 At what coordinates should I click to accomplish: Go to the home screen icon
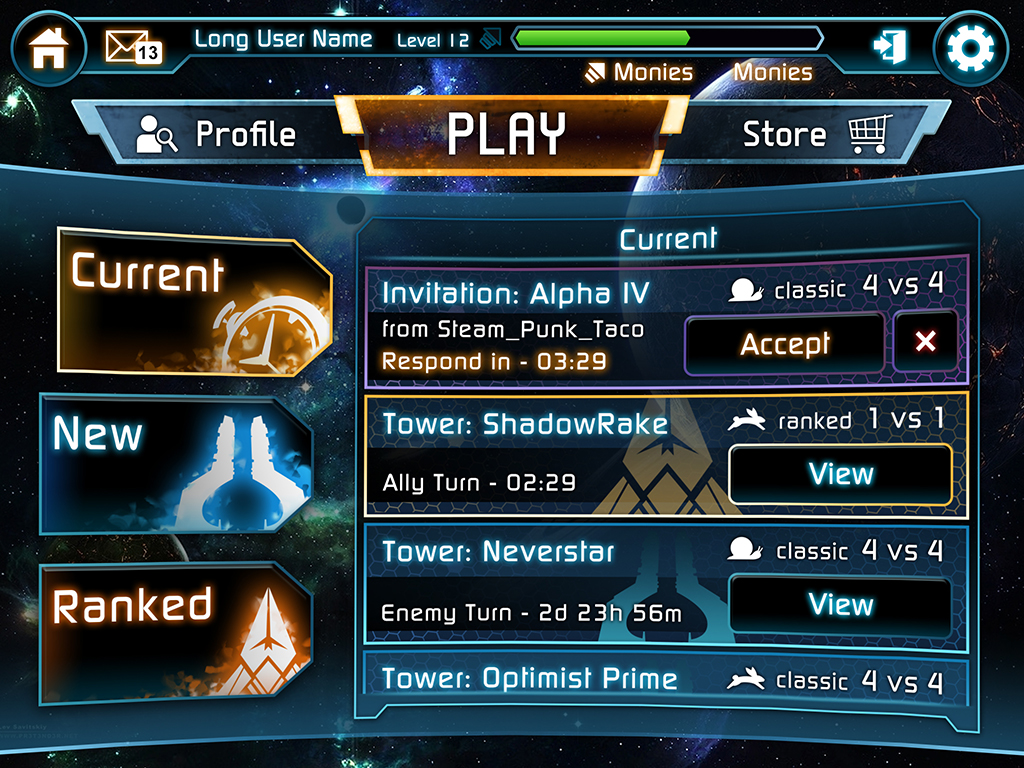48,48
